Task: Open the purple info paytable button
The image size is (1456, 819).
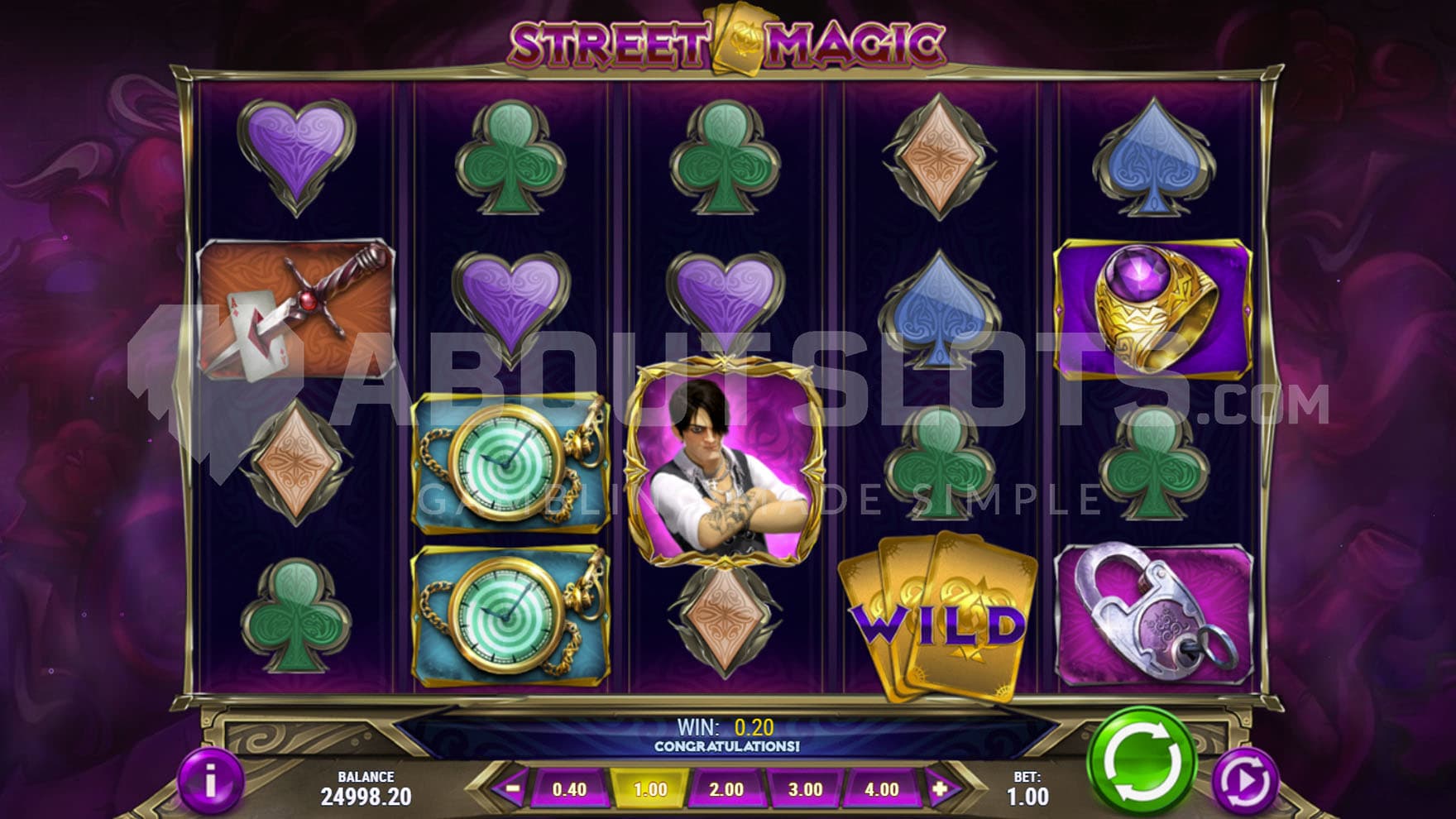Action: [x=211, y=780]
